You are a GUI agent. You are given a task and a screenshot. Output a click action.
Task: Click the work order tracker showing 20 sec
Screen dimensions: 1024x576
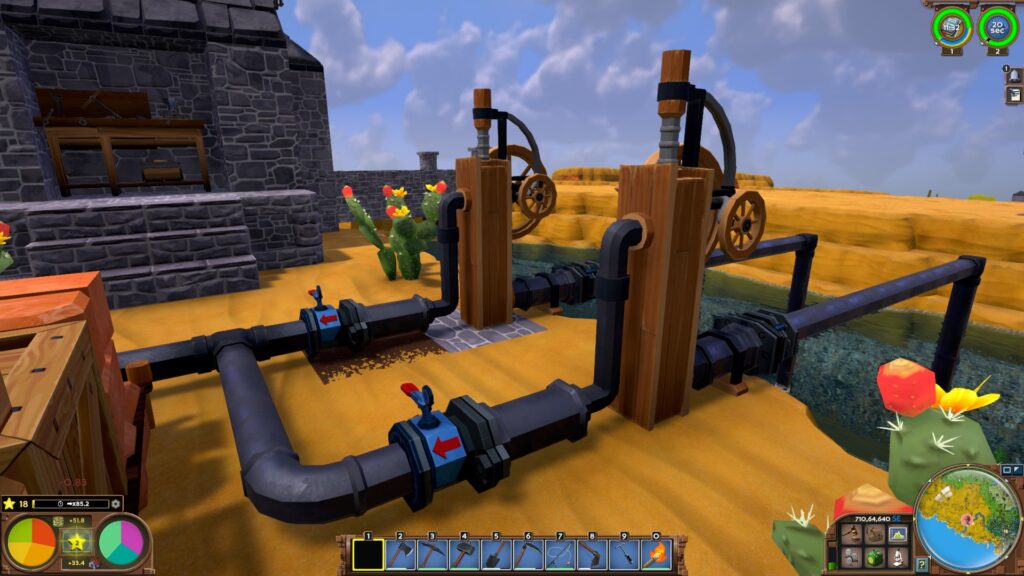point(998,26)
